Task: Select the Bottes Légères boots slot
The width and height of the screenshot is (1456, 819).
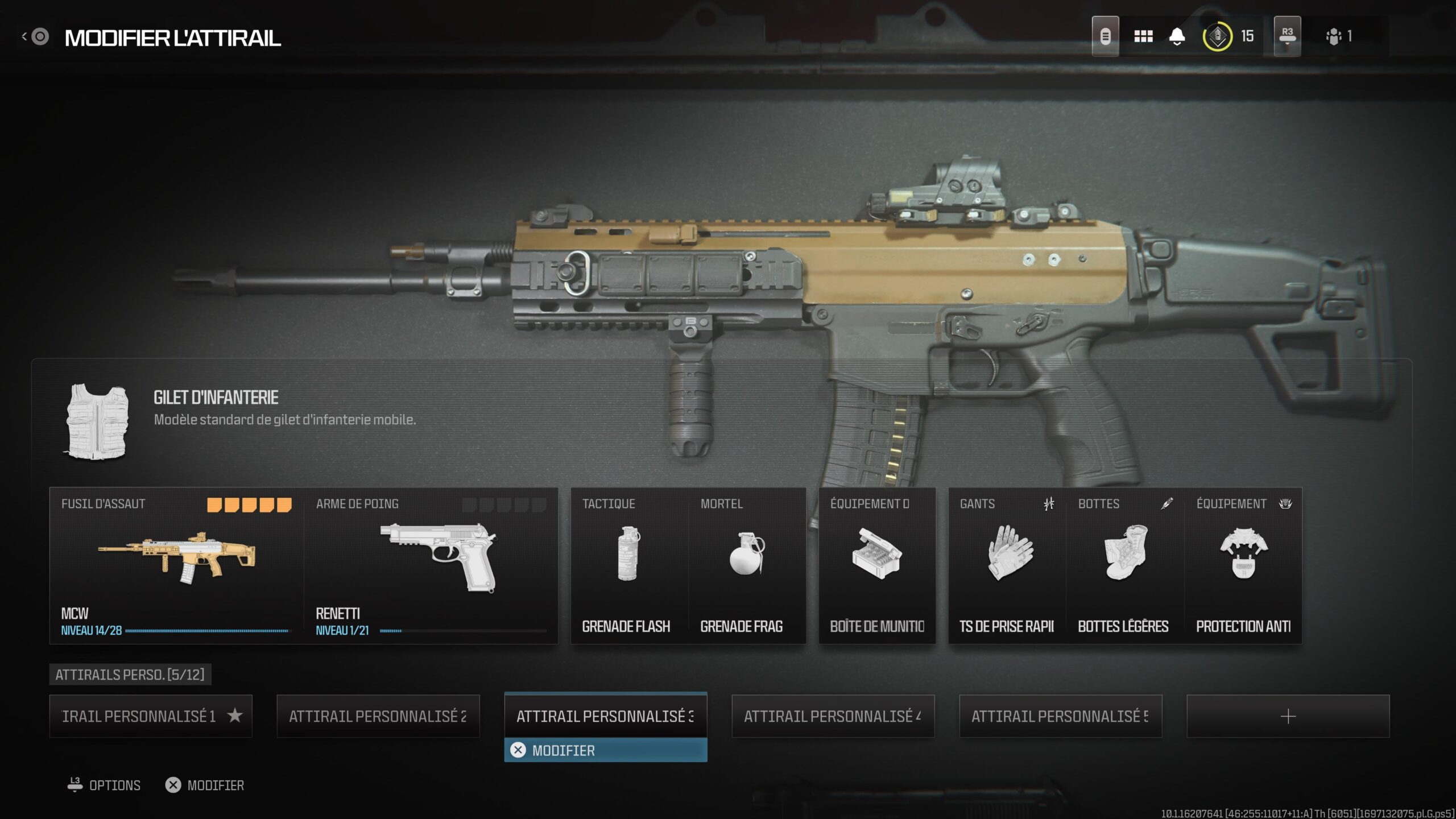Action: 1125,565
